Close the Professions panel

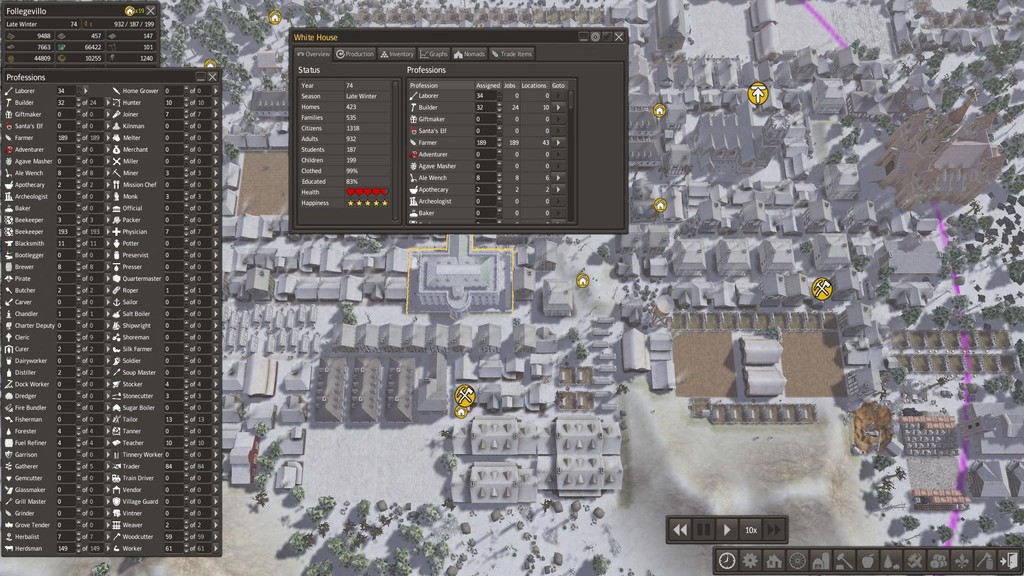(x=212, y=77)
